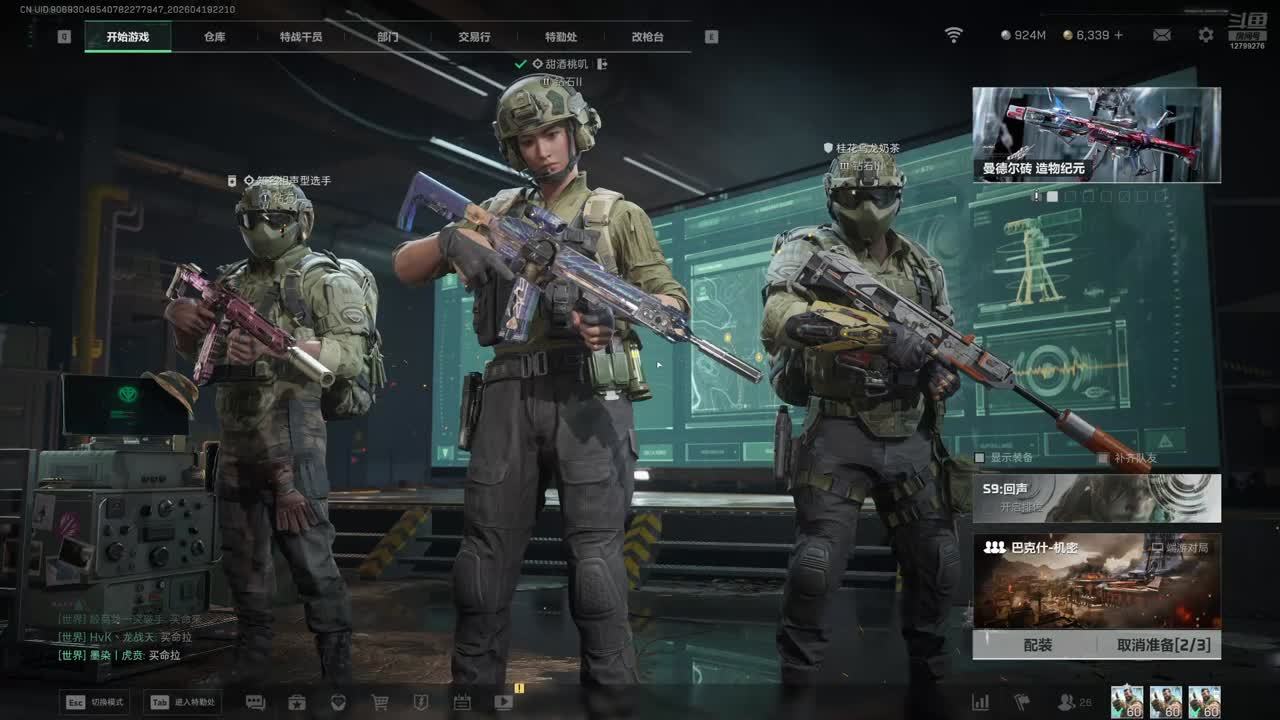1280x720 pixels.
Task: Open settings via the gear icon
Action: pyautogui.click(x=1206, y=35)
